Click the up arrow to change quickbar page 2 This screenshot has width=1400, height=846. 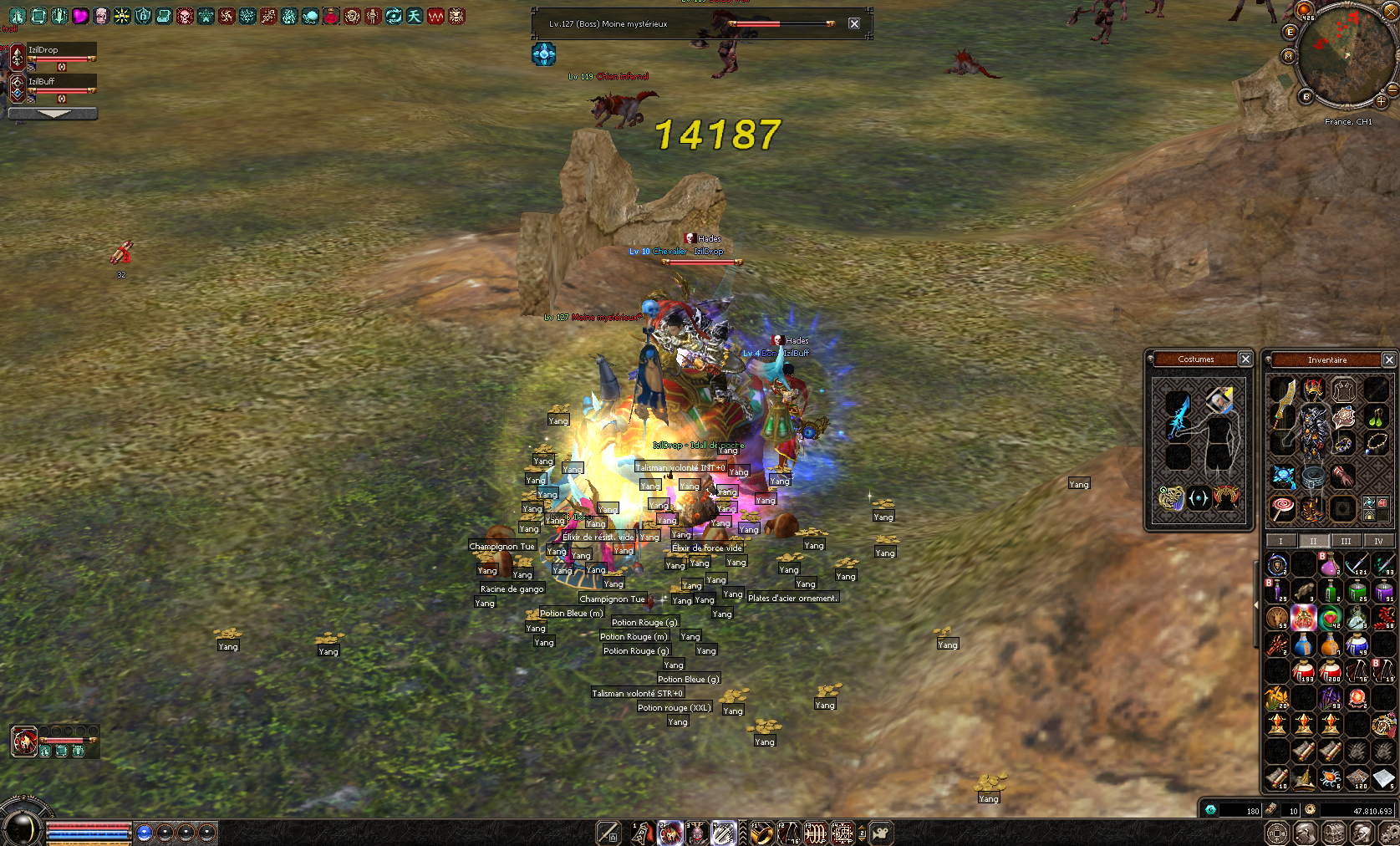tap(863, 827)
